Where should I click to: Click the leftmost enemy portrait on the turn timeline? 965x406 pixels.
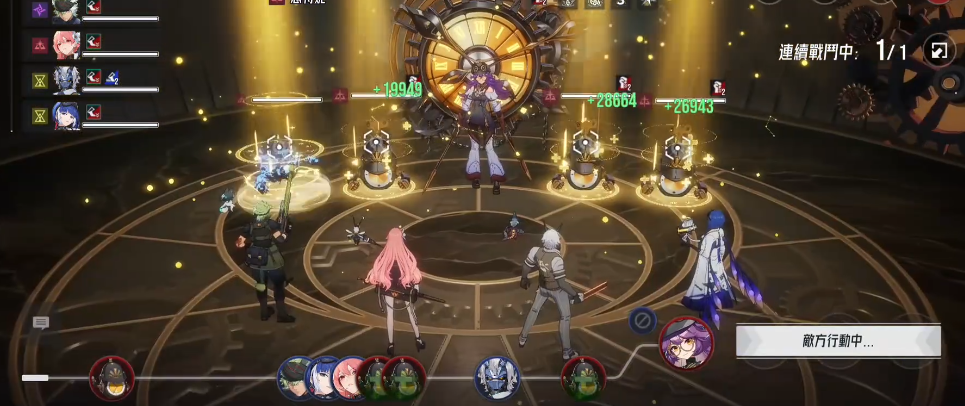coord(111,378)
